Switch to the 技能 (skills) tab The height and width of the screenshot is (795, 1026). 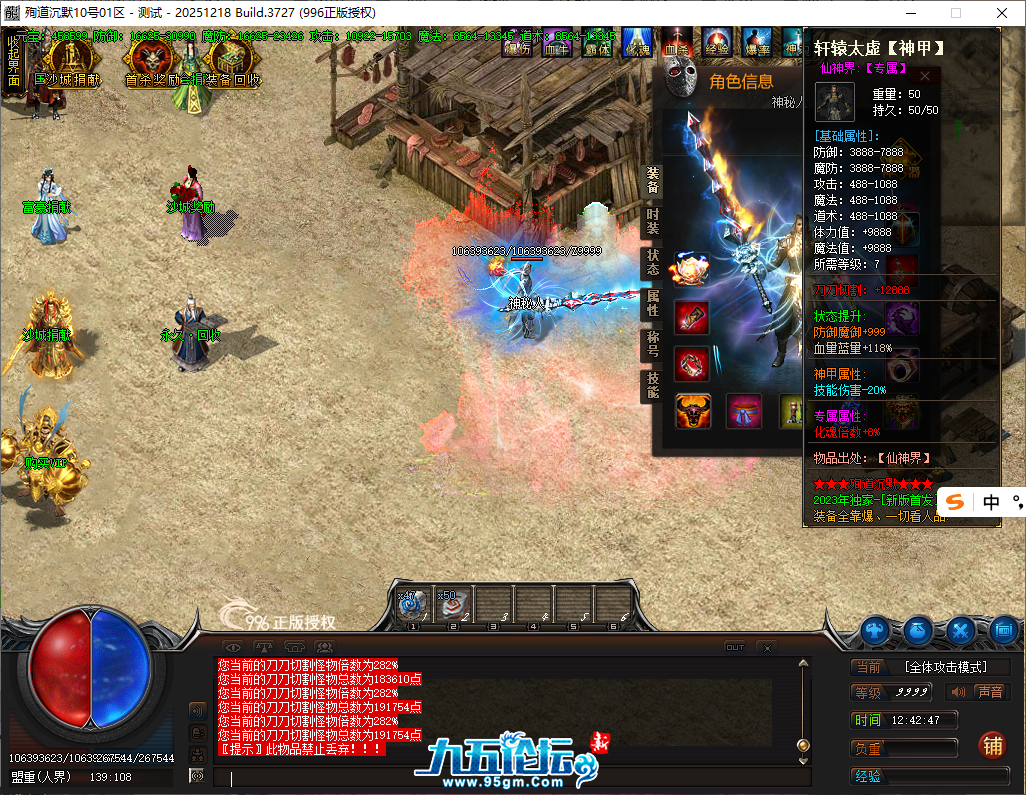(652, 386)
